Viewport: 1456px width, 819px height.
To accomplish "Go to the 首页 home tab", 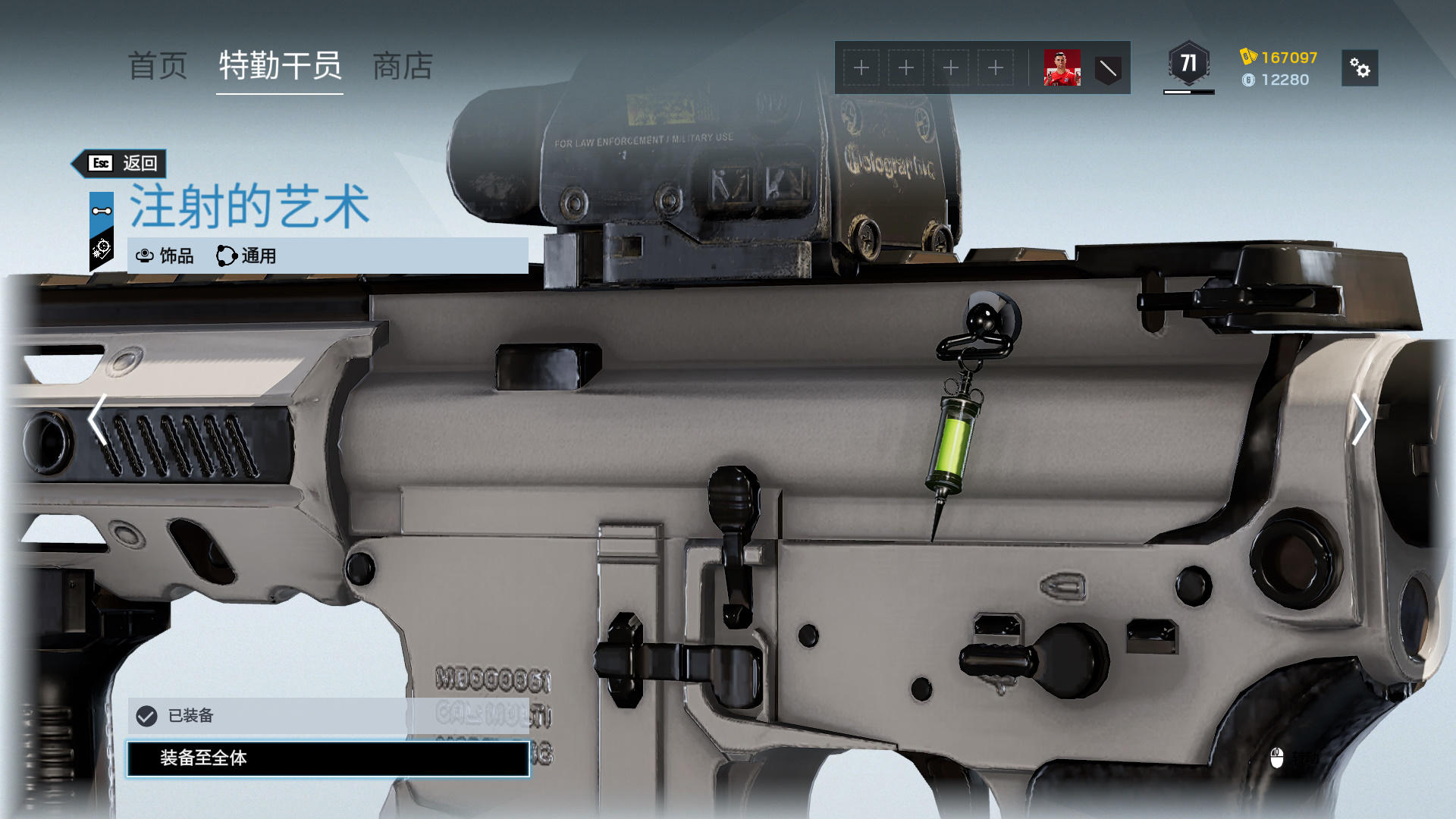I will pyautogui.click(x=158, y=66).
